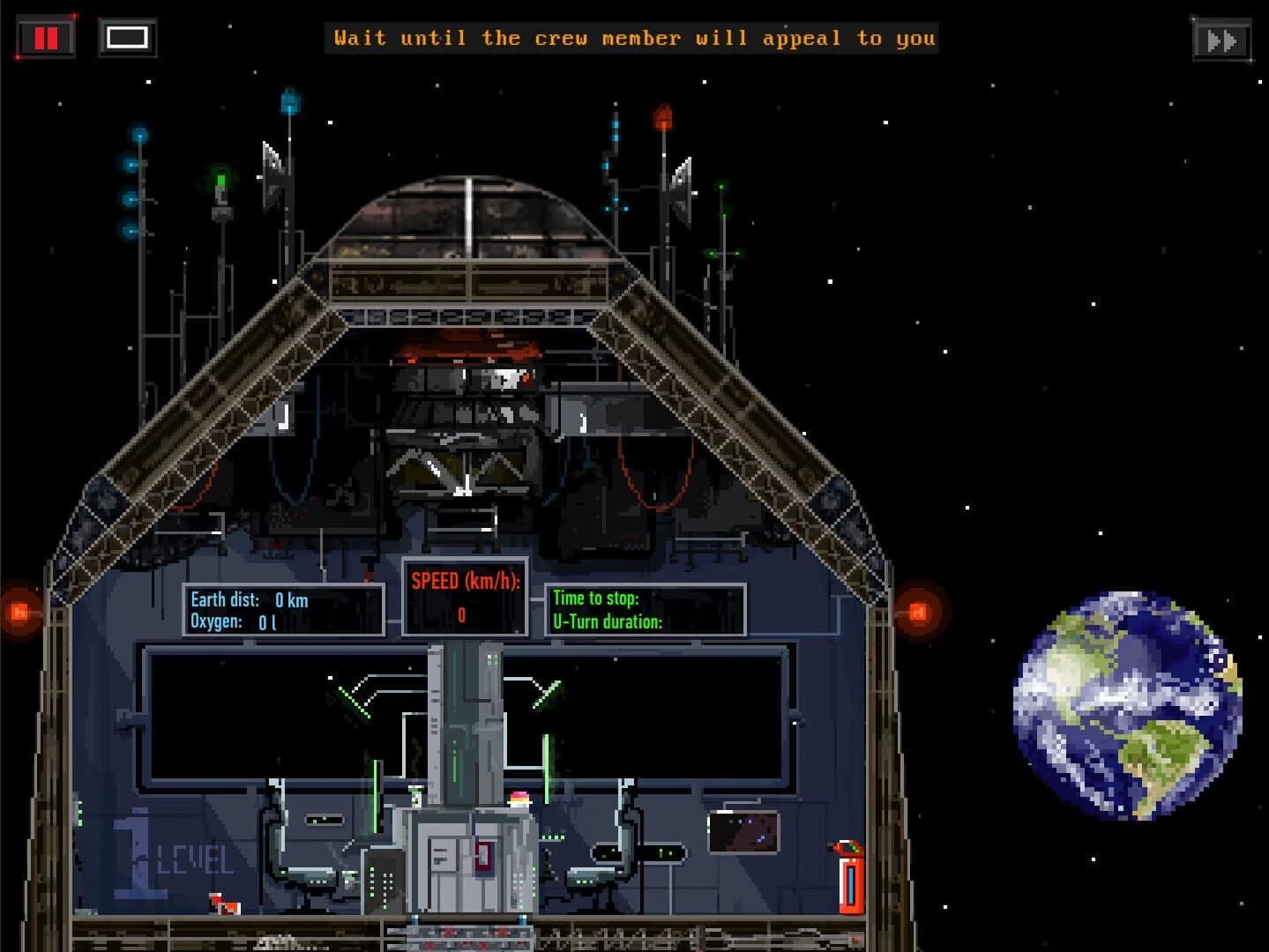Select the small starmap monitor near the console
The width and height of the screenshot is (1269, 952).
[x=745, y=833]
